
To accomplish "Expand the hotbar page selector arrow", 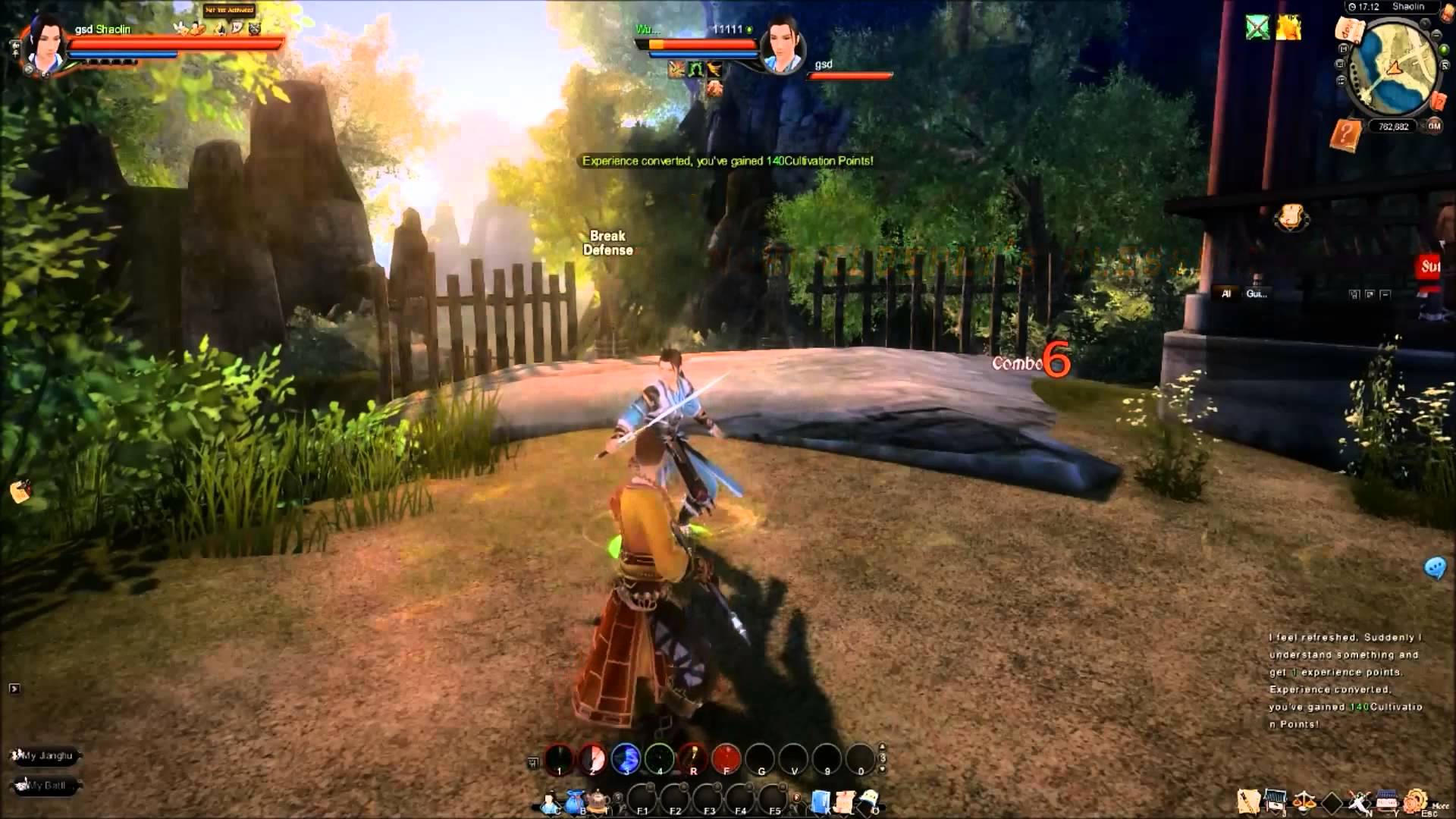I will coord(882,747).
